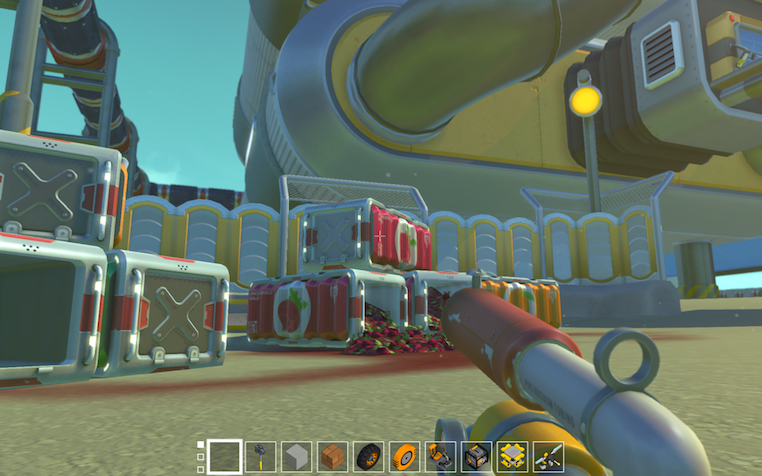Select the engine block hotbar slot
Viewport: 762px width, 476px height.
(477, 457)
